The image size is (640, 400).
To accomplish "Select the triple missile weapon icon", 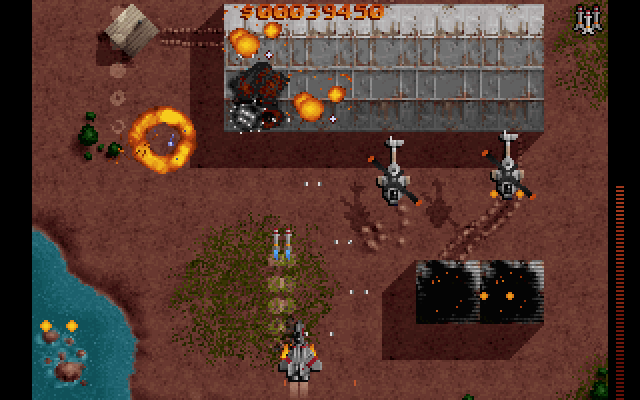I will (x=586, y=18).
